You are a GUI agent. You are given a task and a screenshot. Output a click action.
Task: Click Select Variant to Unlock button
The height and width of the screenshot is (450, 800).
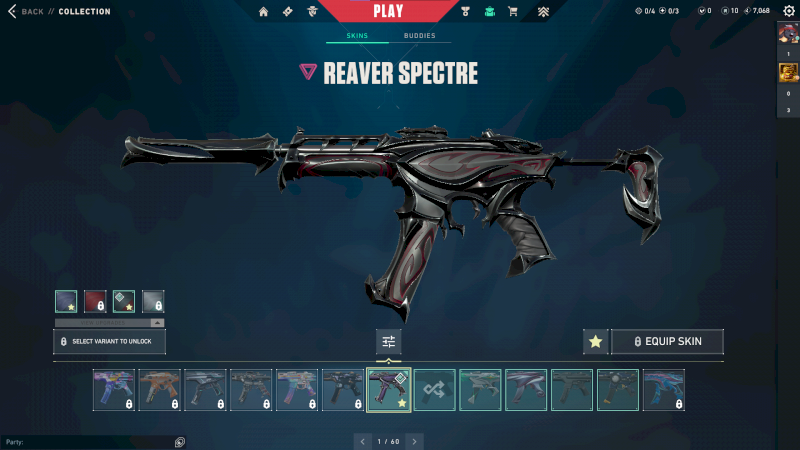pyautogui.click(x=109, y=341)
